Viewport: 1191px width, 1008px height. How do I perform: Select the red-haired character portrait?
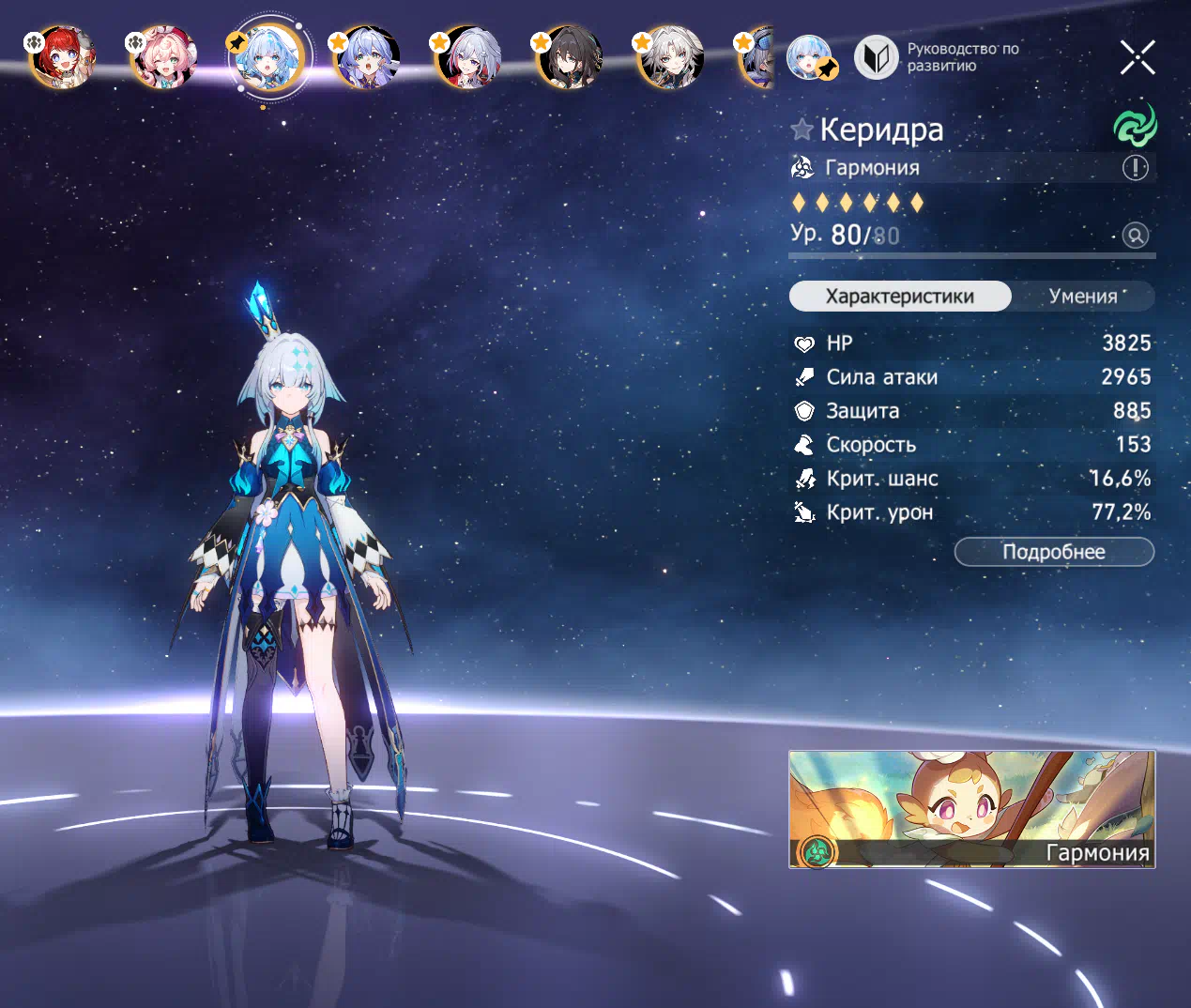62,56
